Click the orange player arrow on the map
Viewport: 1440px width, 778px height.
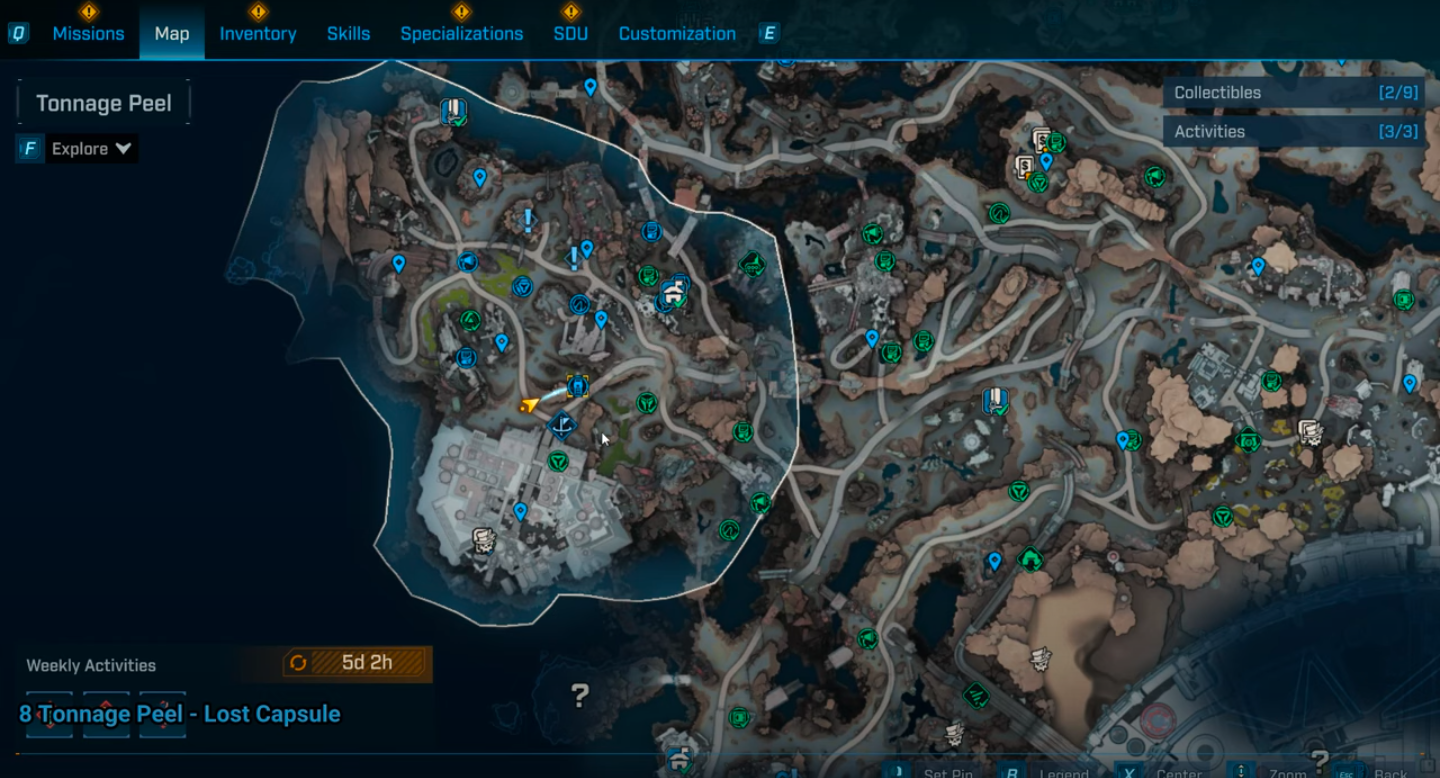click(530, 404)
